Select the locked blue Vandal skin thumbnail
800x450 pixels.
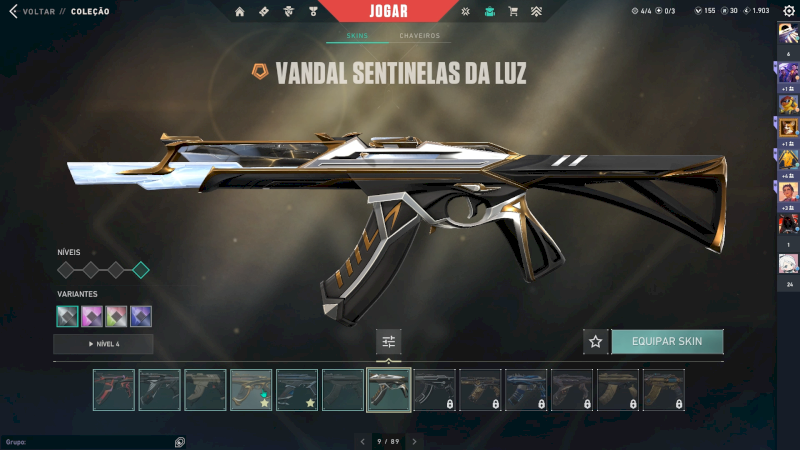[x=526, y=390]
